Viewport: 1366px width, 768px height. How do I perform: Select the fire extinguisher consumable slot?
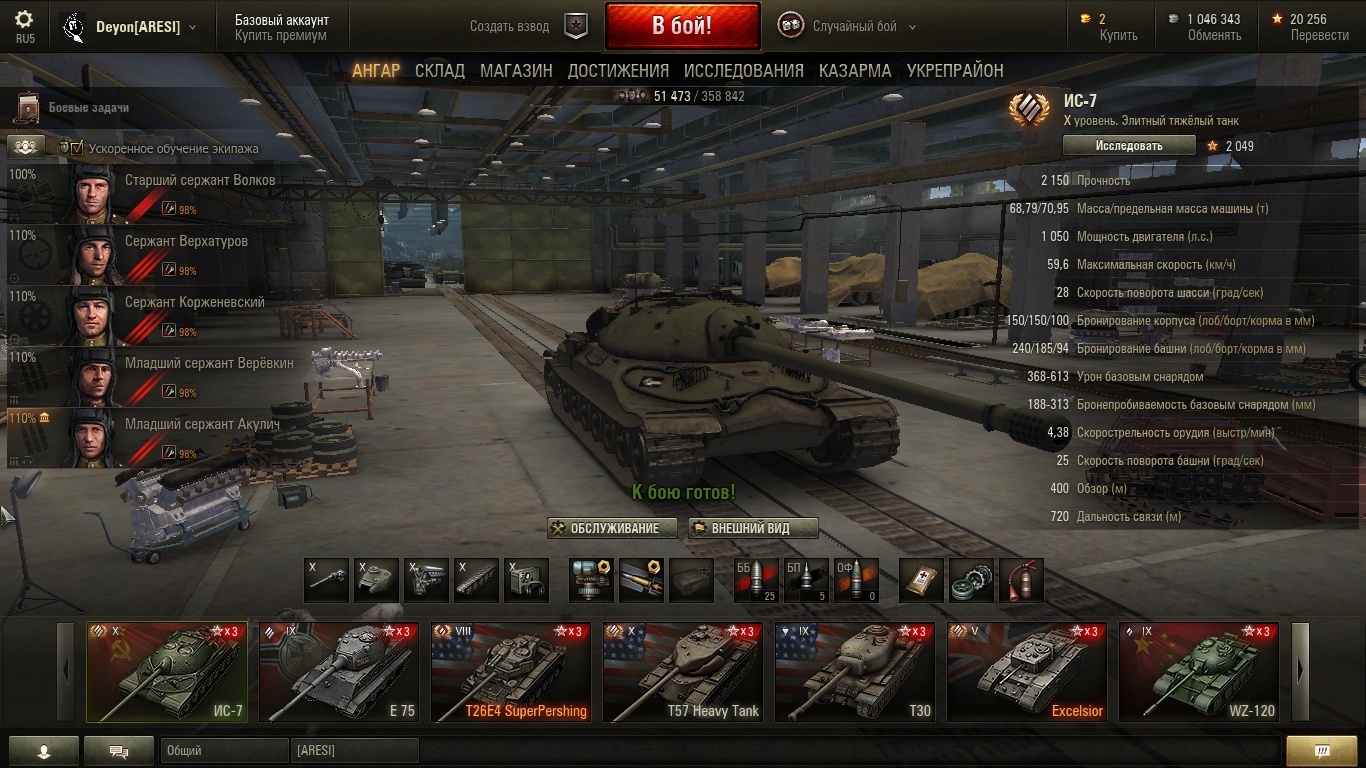1021,580
